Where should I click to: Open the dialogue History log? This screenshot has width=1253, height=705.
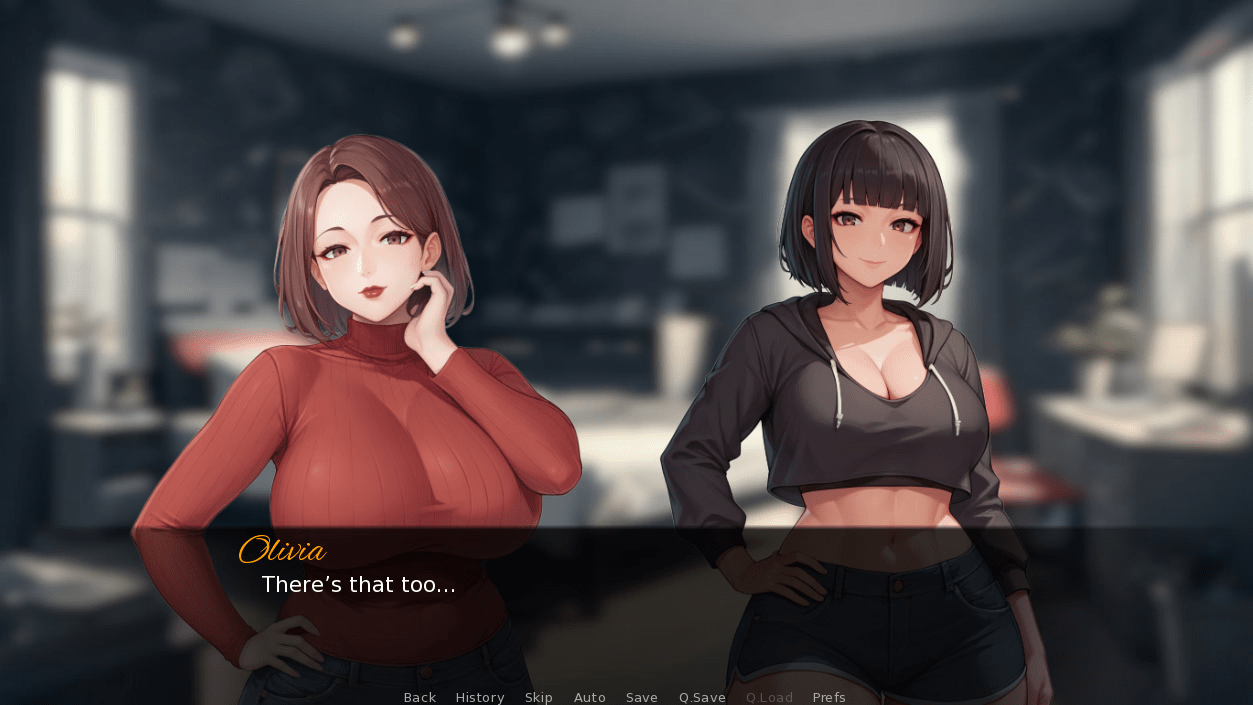click(x=480, y=697)
